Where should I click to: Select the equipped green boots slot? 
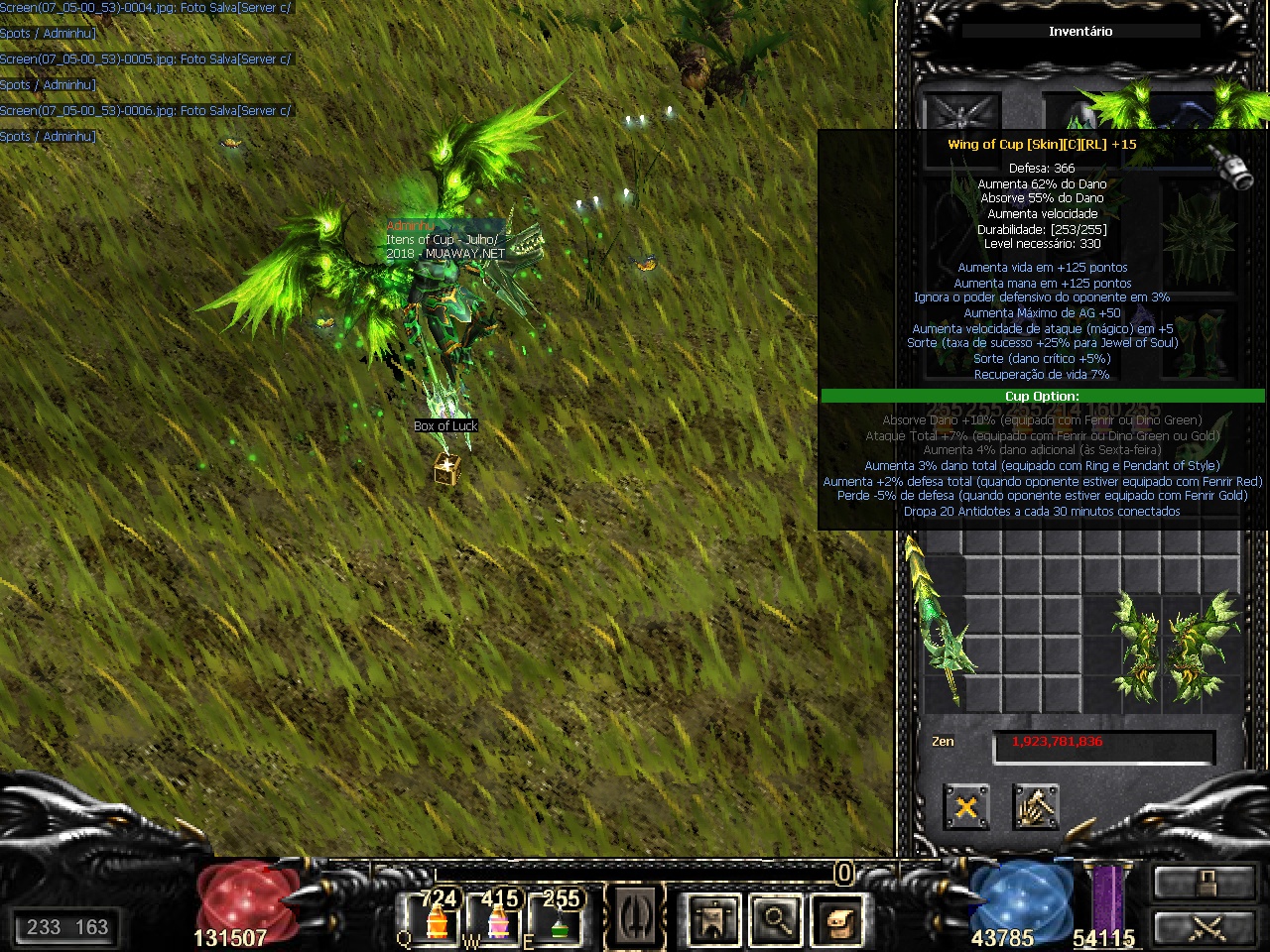[1199, 343]
